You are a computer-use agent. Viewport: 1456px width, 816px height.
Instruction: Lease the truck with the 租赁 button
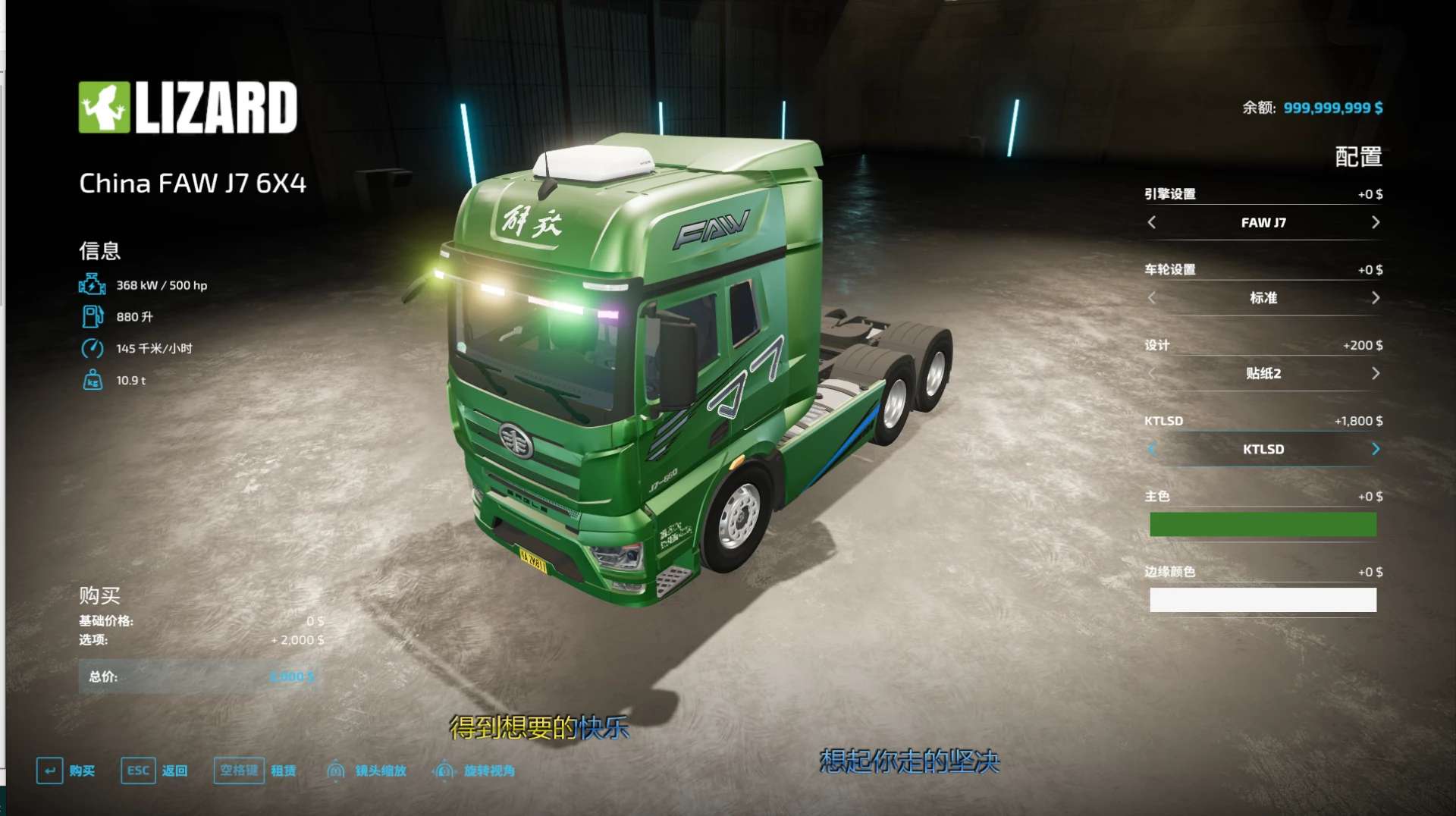pos(255,770)
